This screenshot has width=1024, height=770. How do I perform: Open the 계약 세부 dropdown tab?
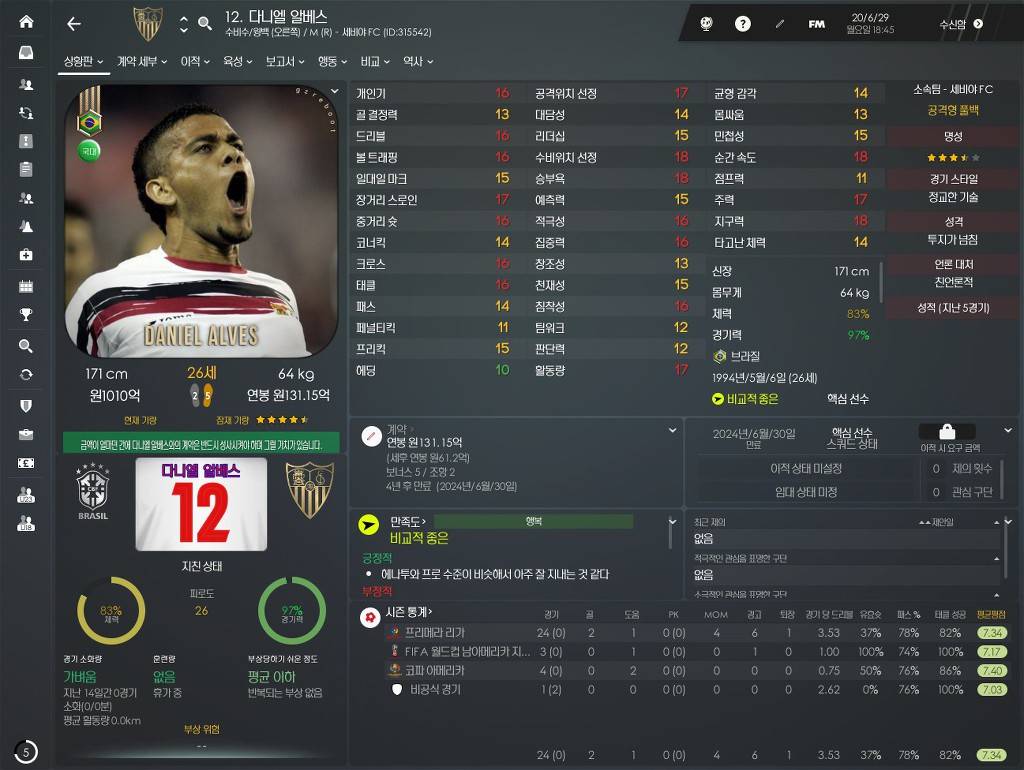pos(141,62)
